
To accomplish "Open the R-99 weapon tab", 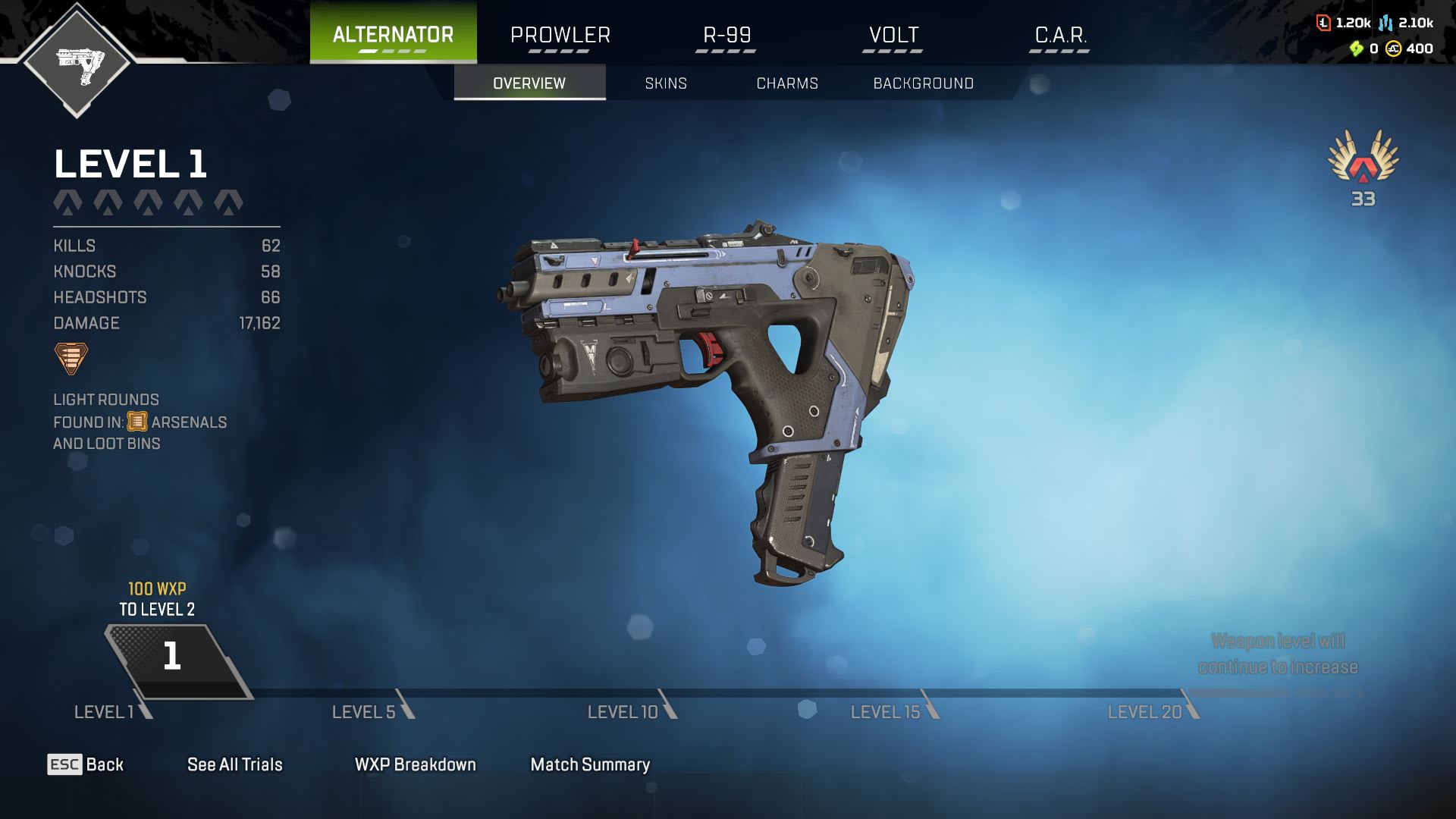I will (x=726, y=35).
